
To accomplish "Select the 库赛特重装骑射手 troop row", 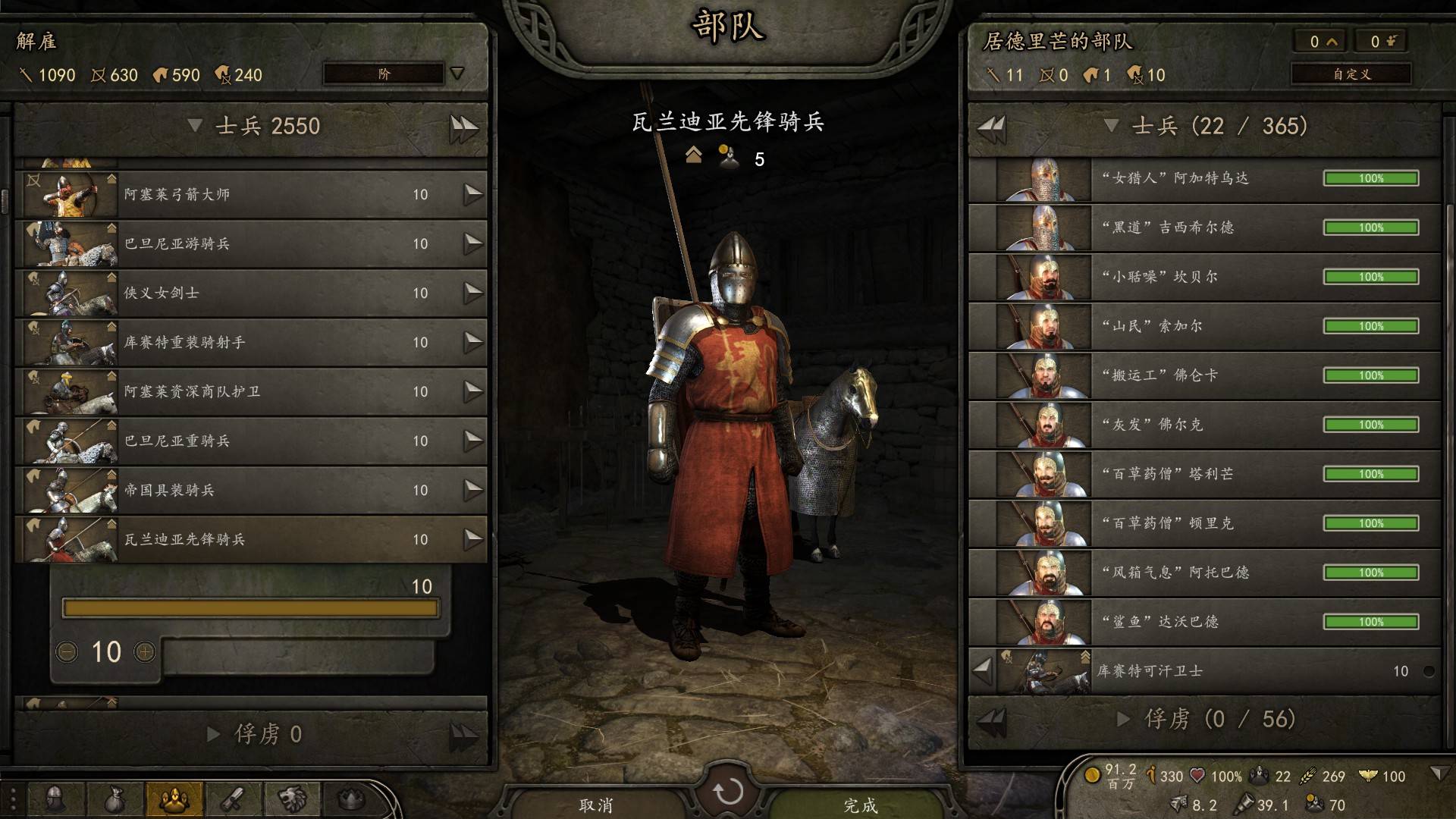I will coord(250,342).
